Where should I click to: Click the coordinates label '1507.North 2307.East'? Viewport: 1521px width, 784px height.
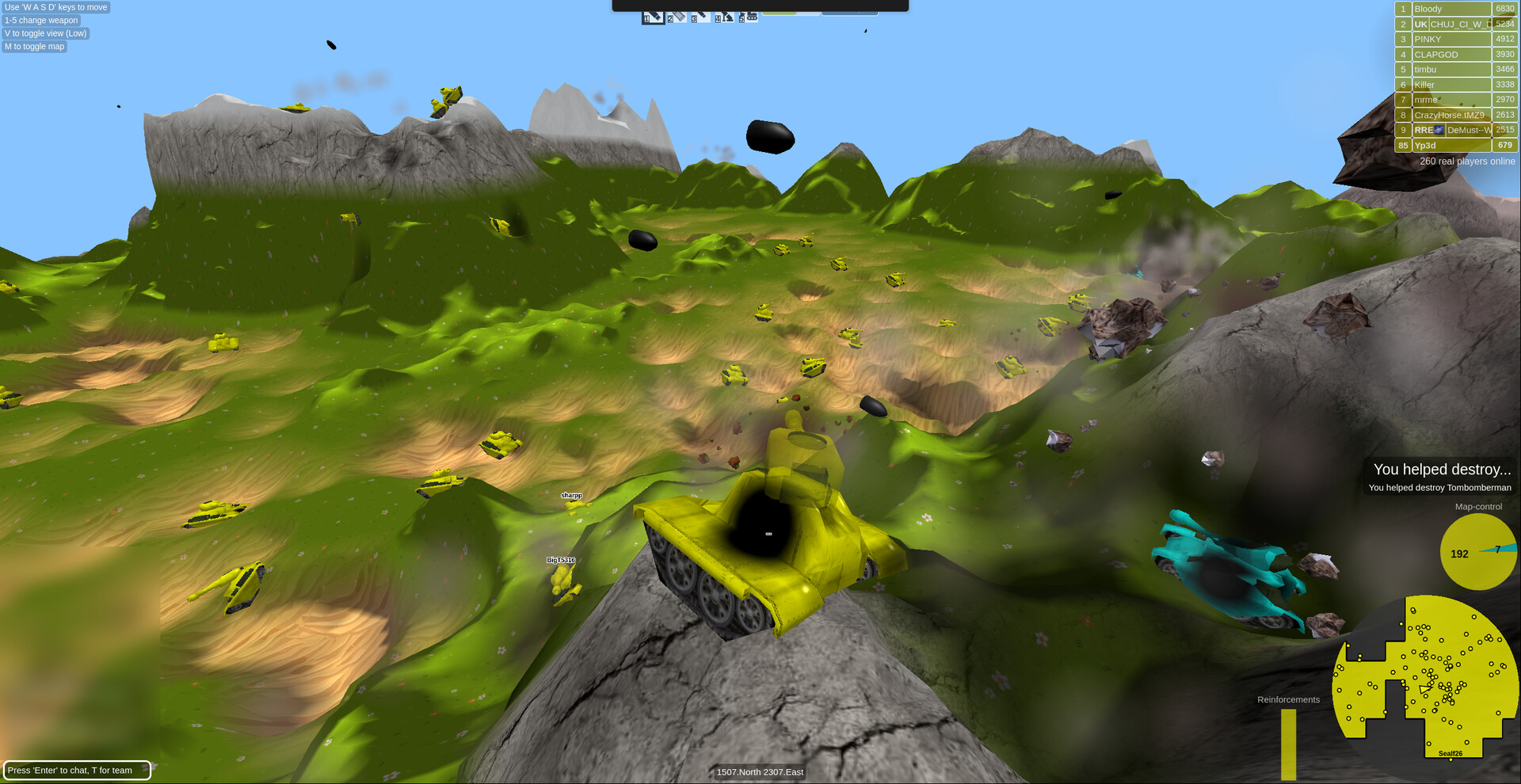(x=759, y=771)
